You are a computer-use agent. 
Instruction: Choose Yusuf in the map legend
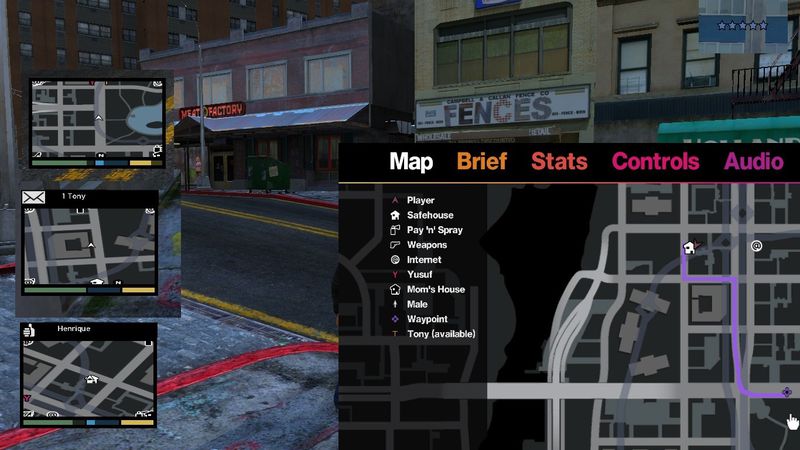click(x=420, y=275)
